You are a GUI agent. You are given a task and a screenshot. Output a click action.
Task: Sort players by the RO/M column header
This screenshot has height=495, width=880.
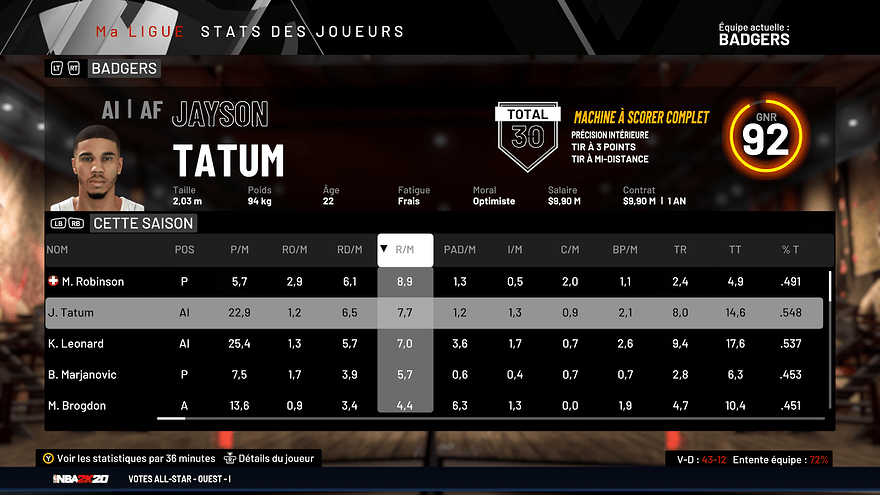pos(293,250)
